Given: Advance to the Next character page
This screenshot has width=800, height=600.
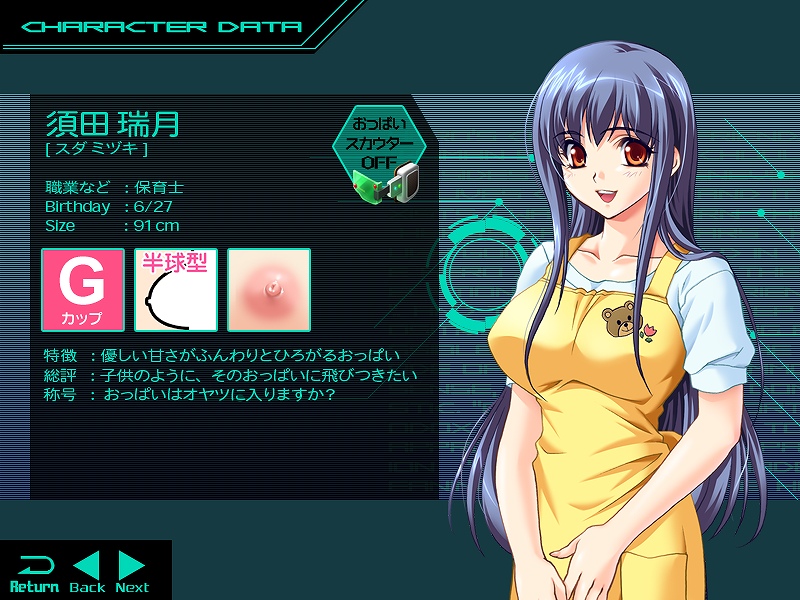Looking at the screenshot, I should coord(132,573).
